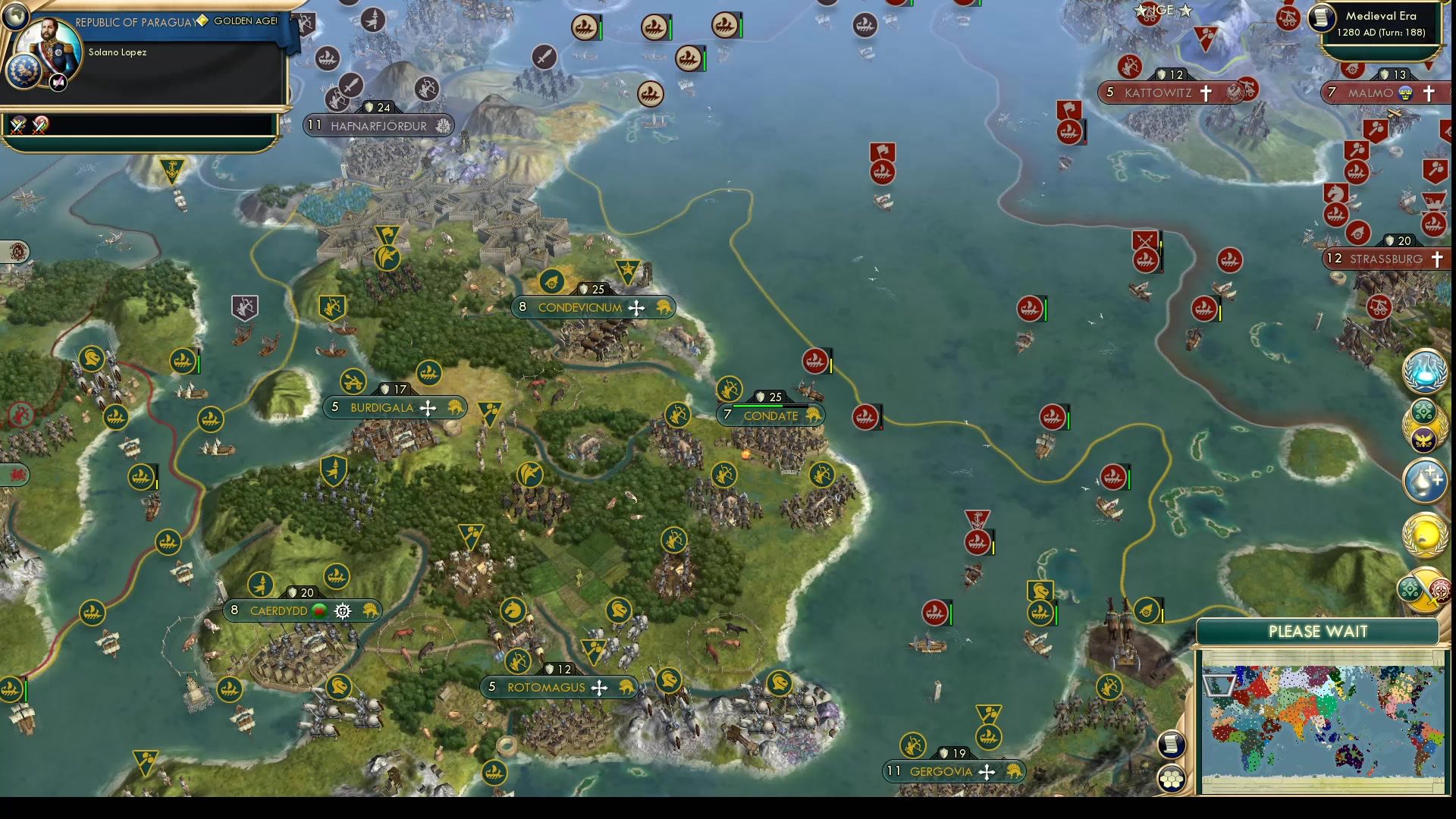Click the PLEASE WAIT button

coord(1318,632)
